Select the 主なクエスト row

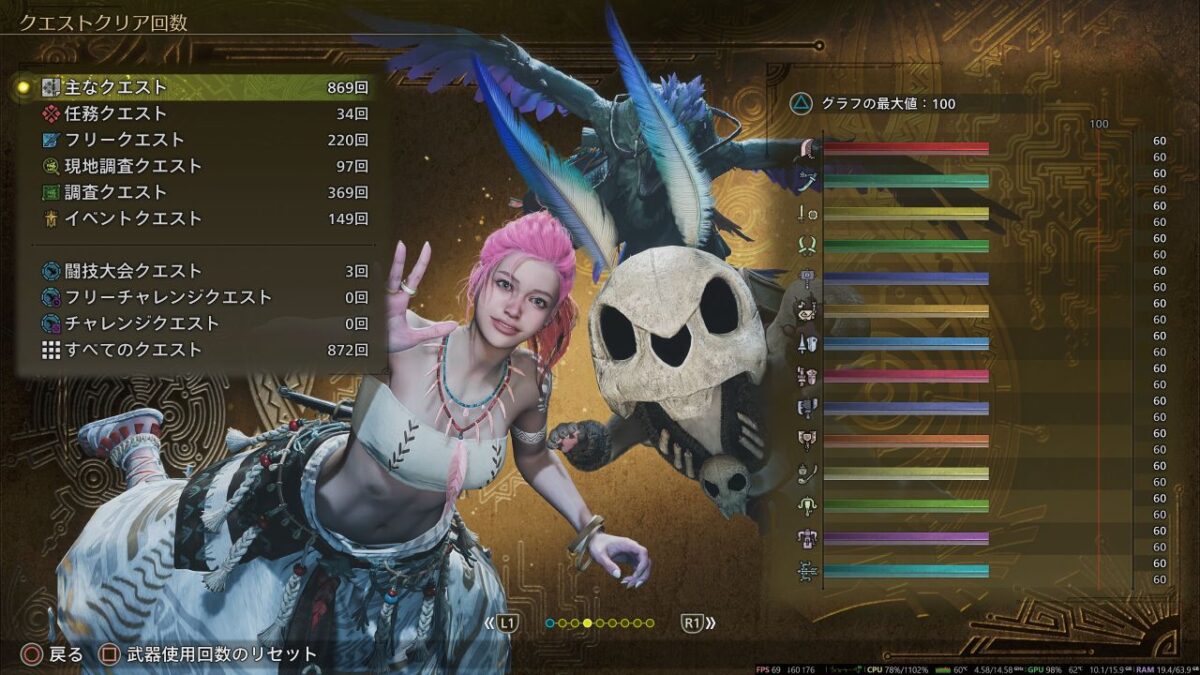[200, 88]
